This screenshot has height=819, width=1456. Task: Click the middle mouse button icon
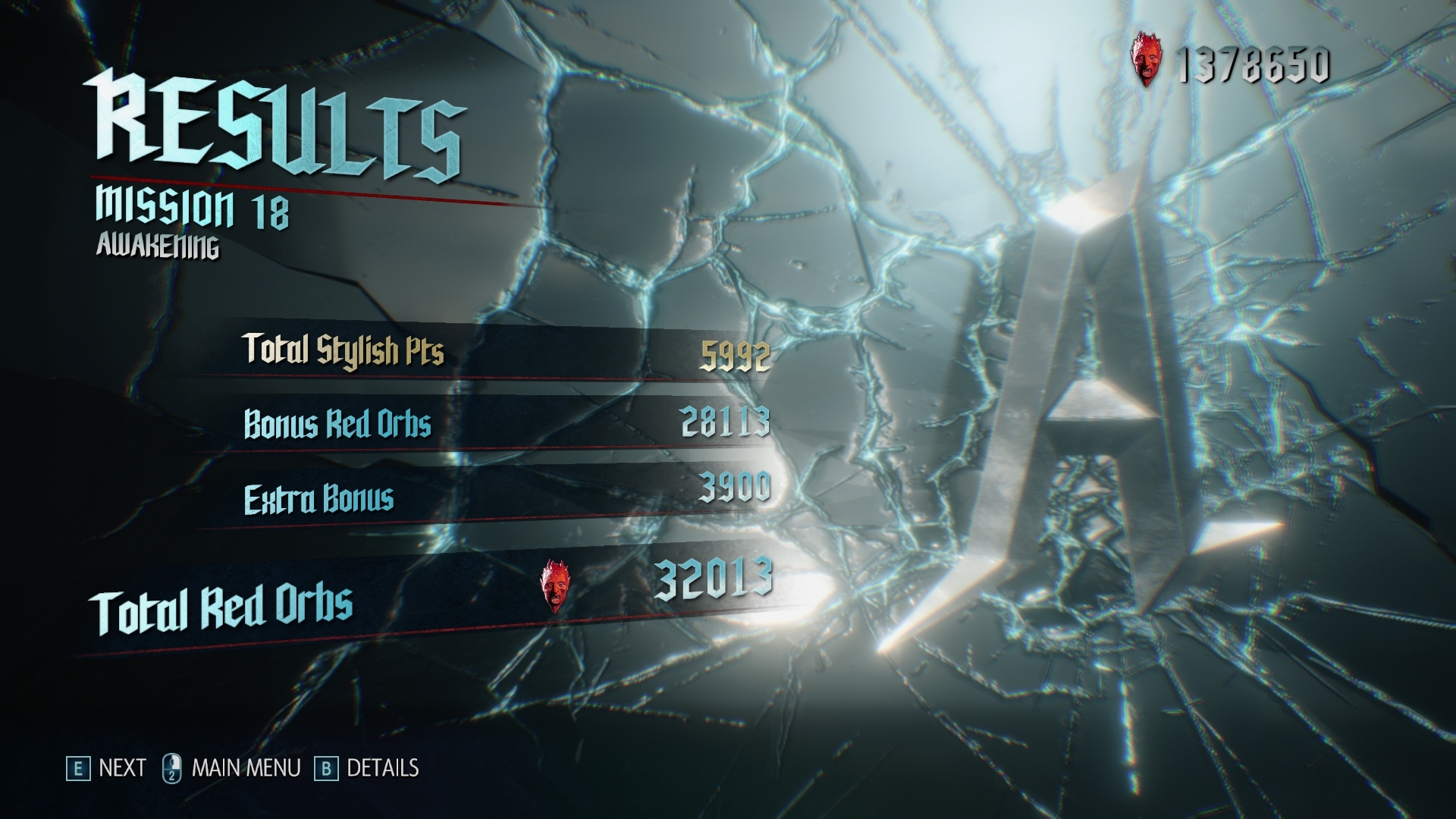click(173, 767)
